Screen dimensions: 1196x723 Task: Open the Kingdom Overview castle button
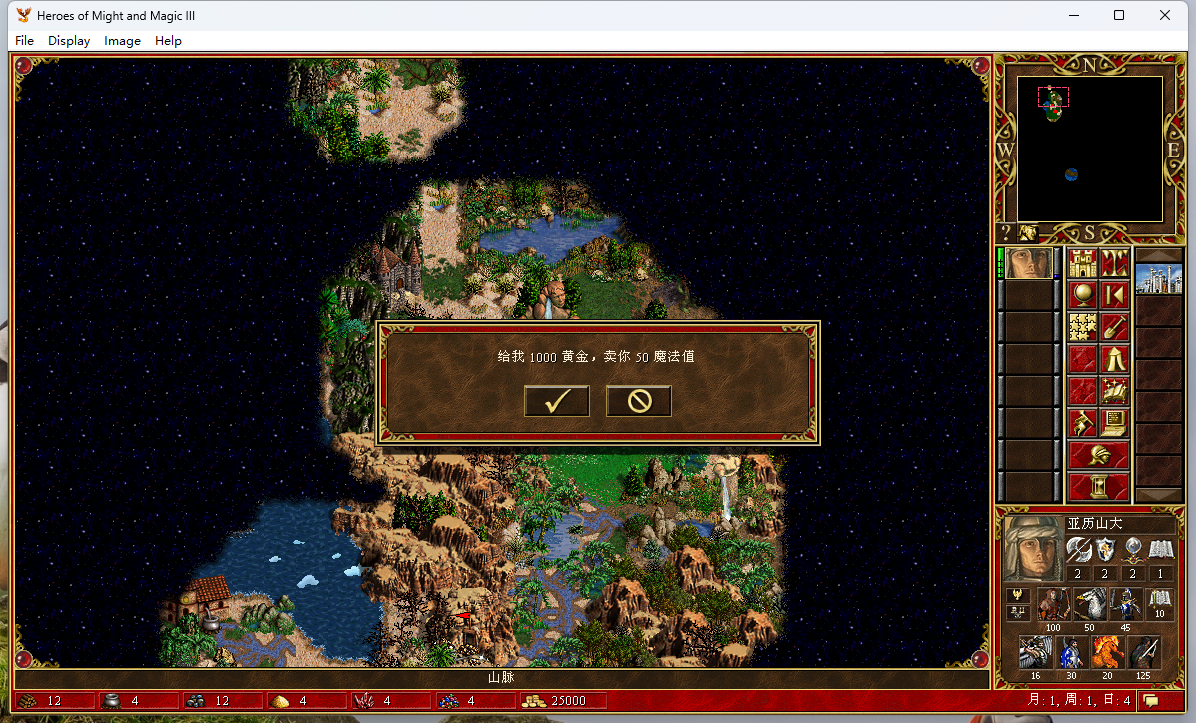(1083, 264)
